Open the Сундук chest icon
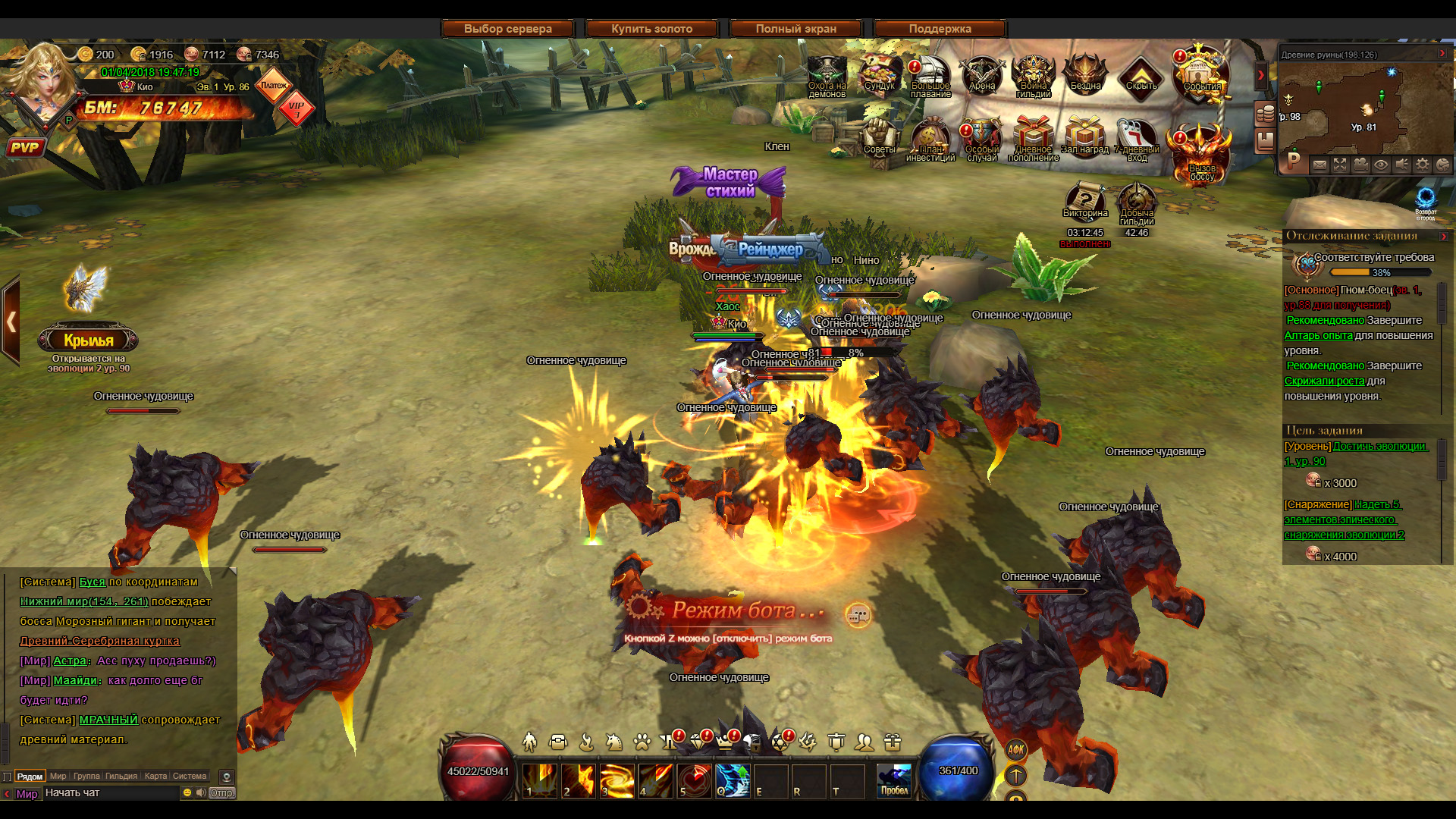Viewport: 1456px width, 819px height. 879,74
